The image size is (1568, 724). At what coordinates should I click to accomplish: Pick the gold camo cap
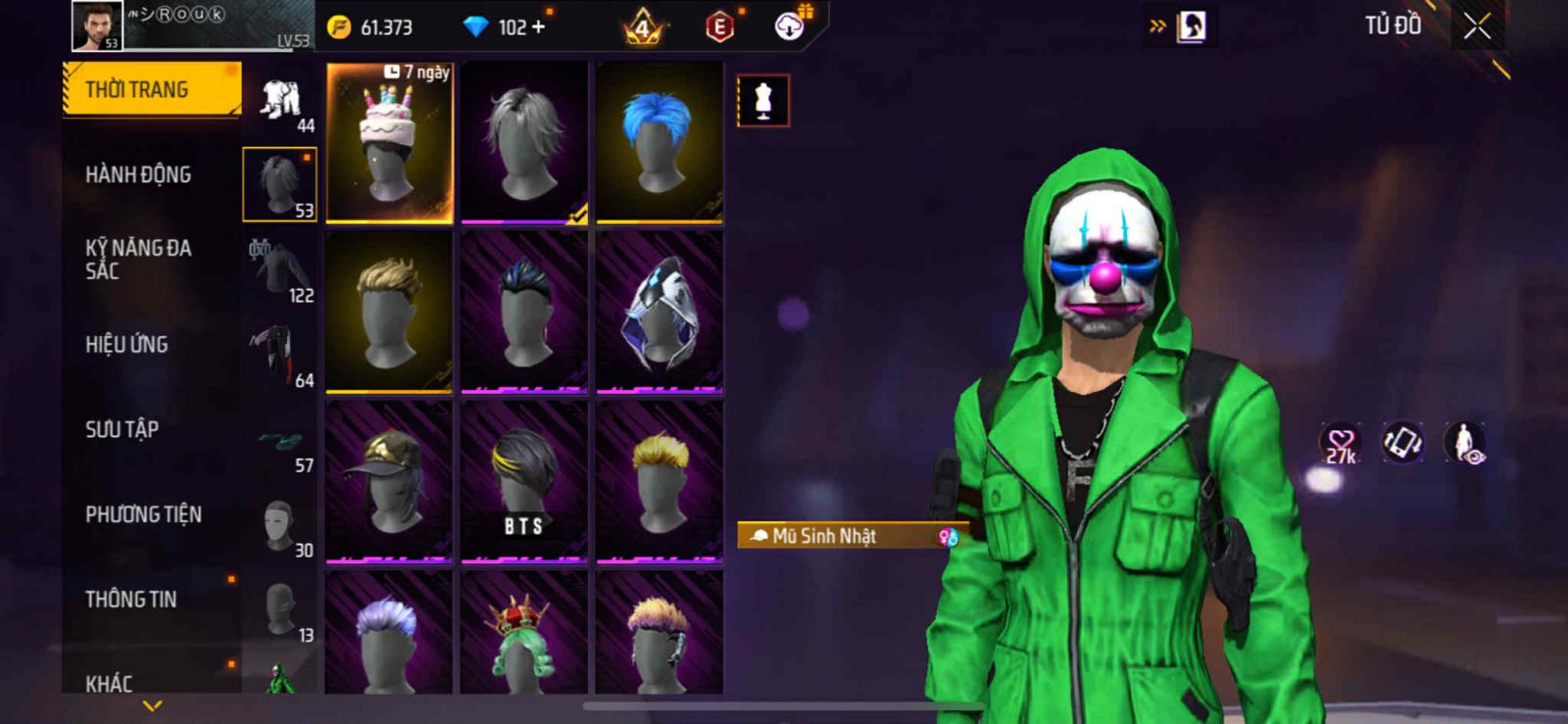pyautogui.click(x=389, y=482)
